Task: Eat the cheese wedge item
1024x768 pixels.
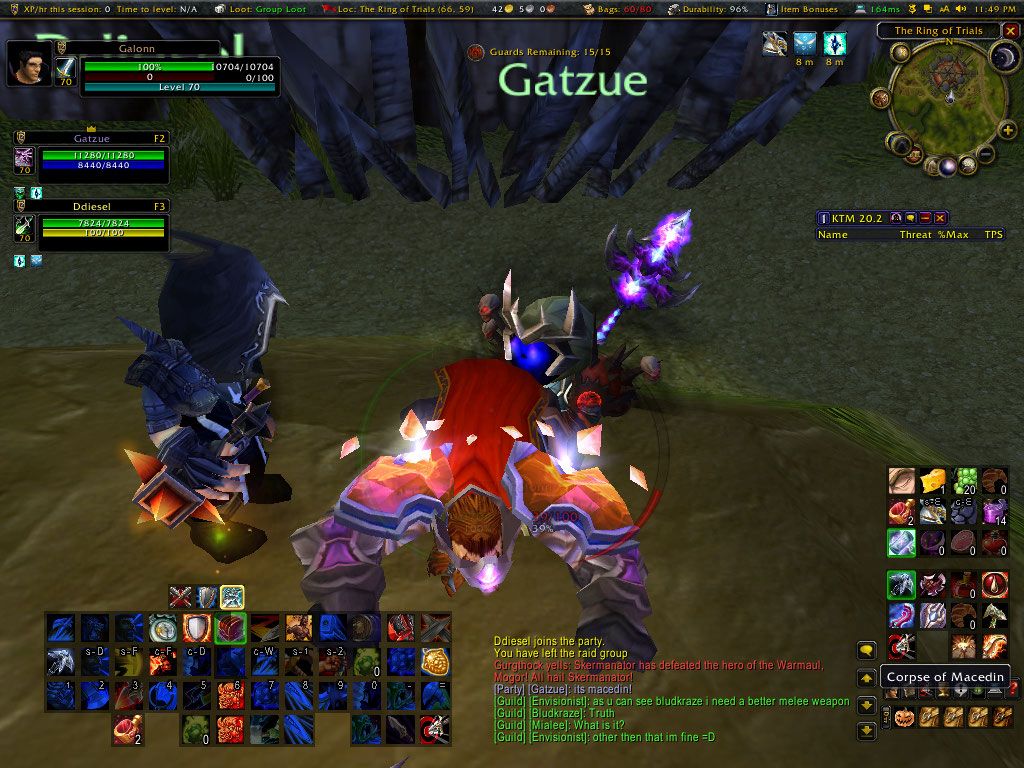Action: click(935, 481)
